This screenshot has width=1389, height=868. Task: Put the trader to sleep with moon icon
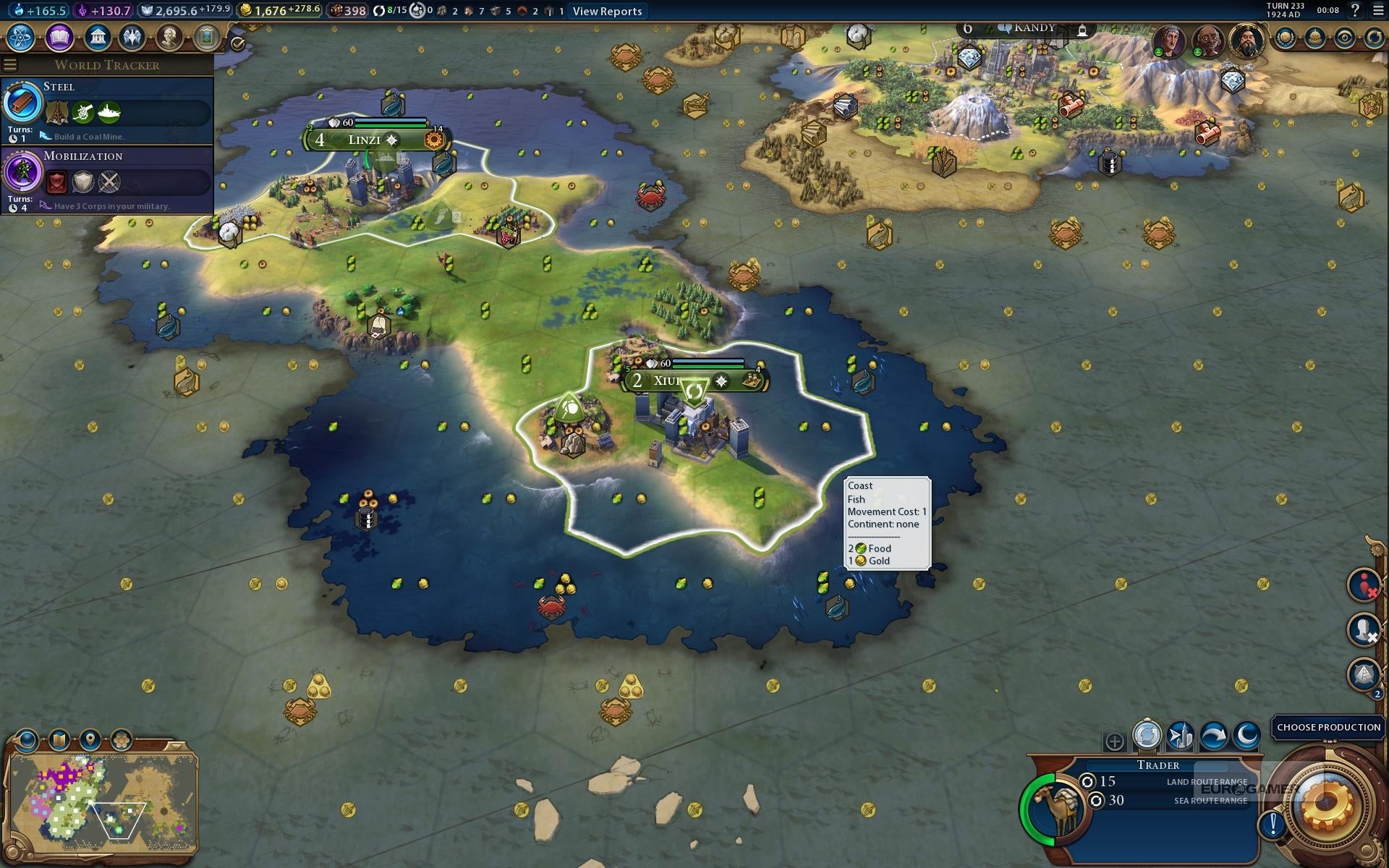point(1246,736)
